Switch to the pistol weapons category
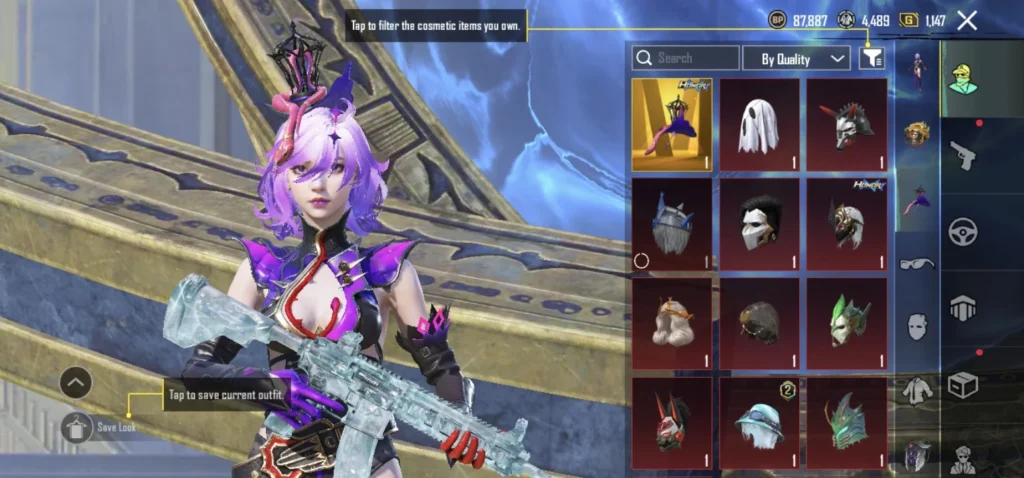The height and width of the screenshot is (478, 1024). point(962,155)
